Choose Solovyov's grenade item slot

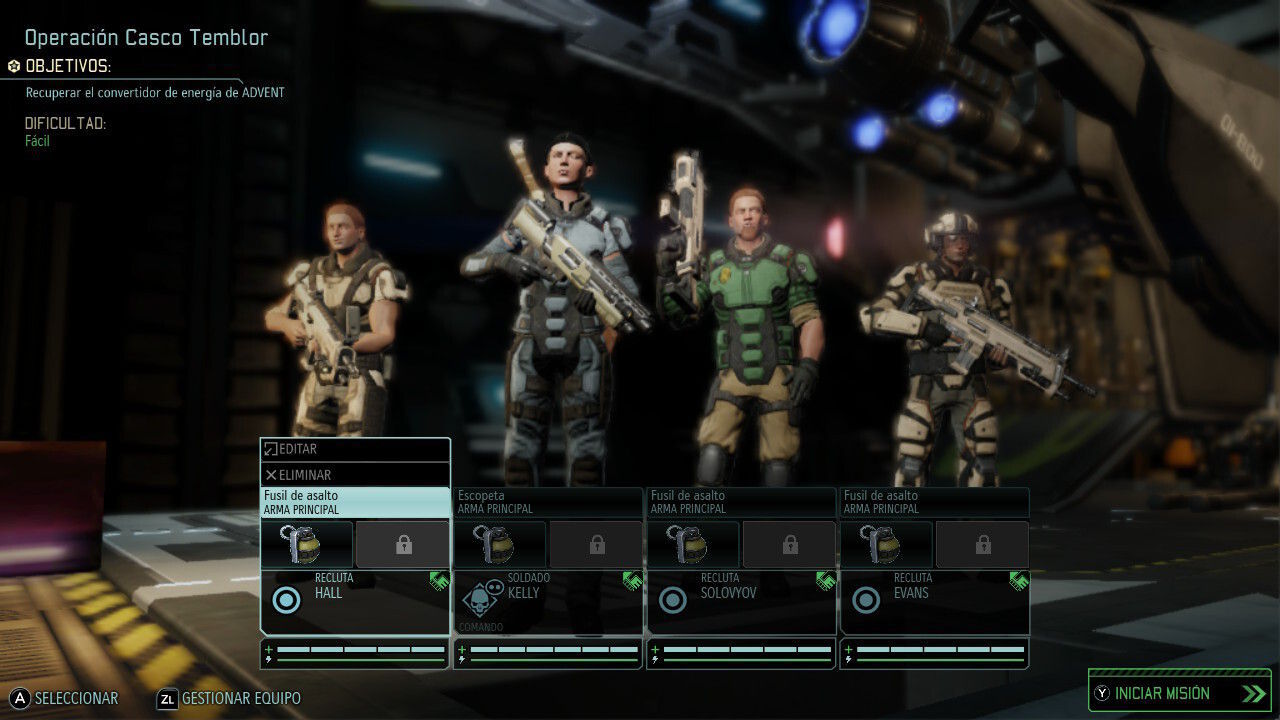pos(693,544)
